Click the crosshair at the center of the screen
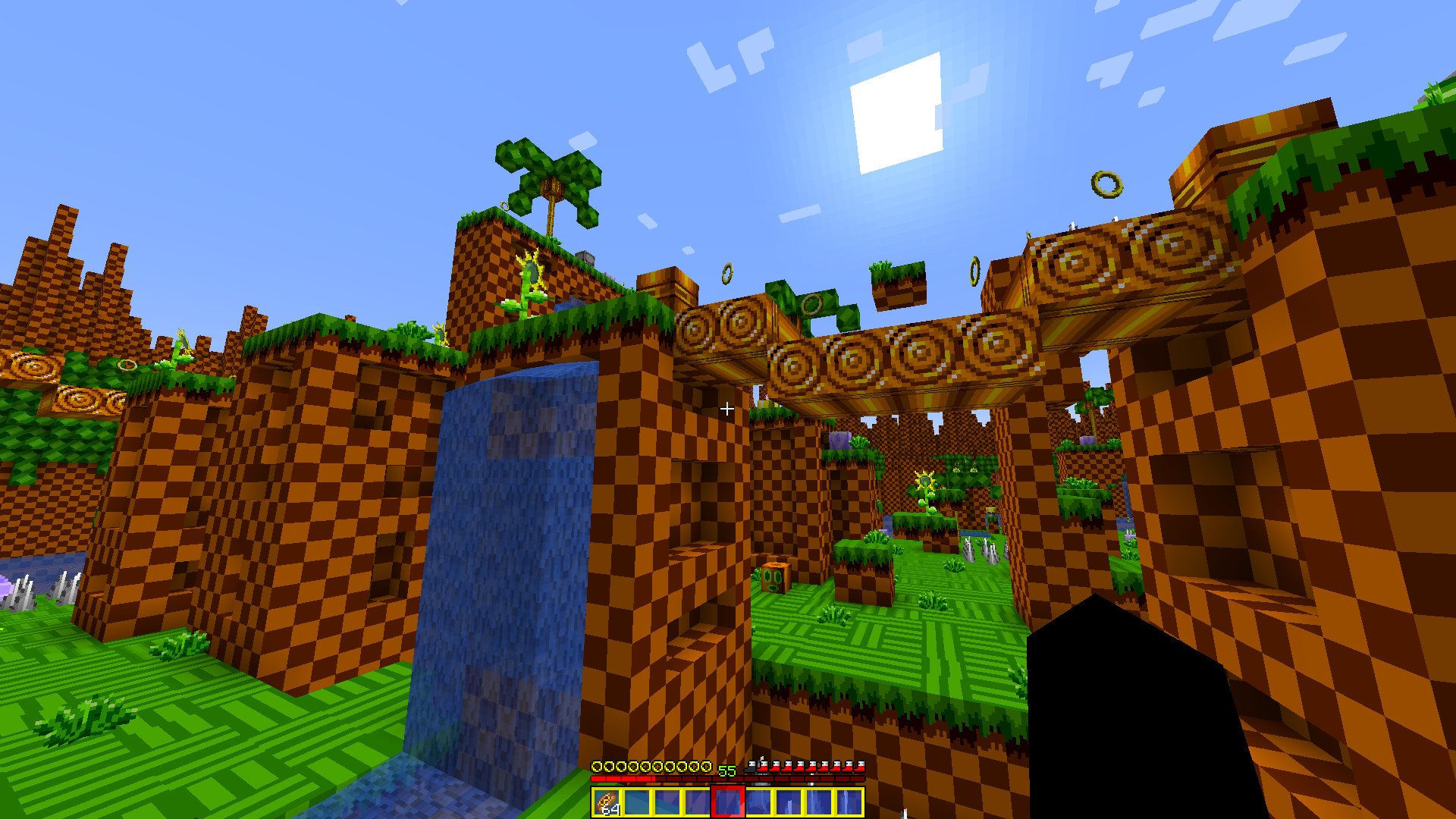Viewport: 1456px width, 819px height. tap(728, 409)
